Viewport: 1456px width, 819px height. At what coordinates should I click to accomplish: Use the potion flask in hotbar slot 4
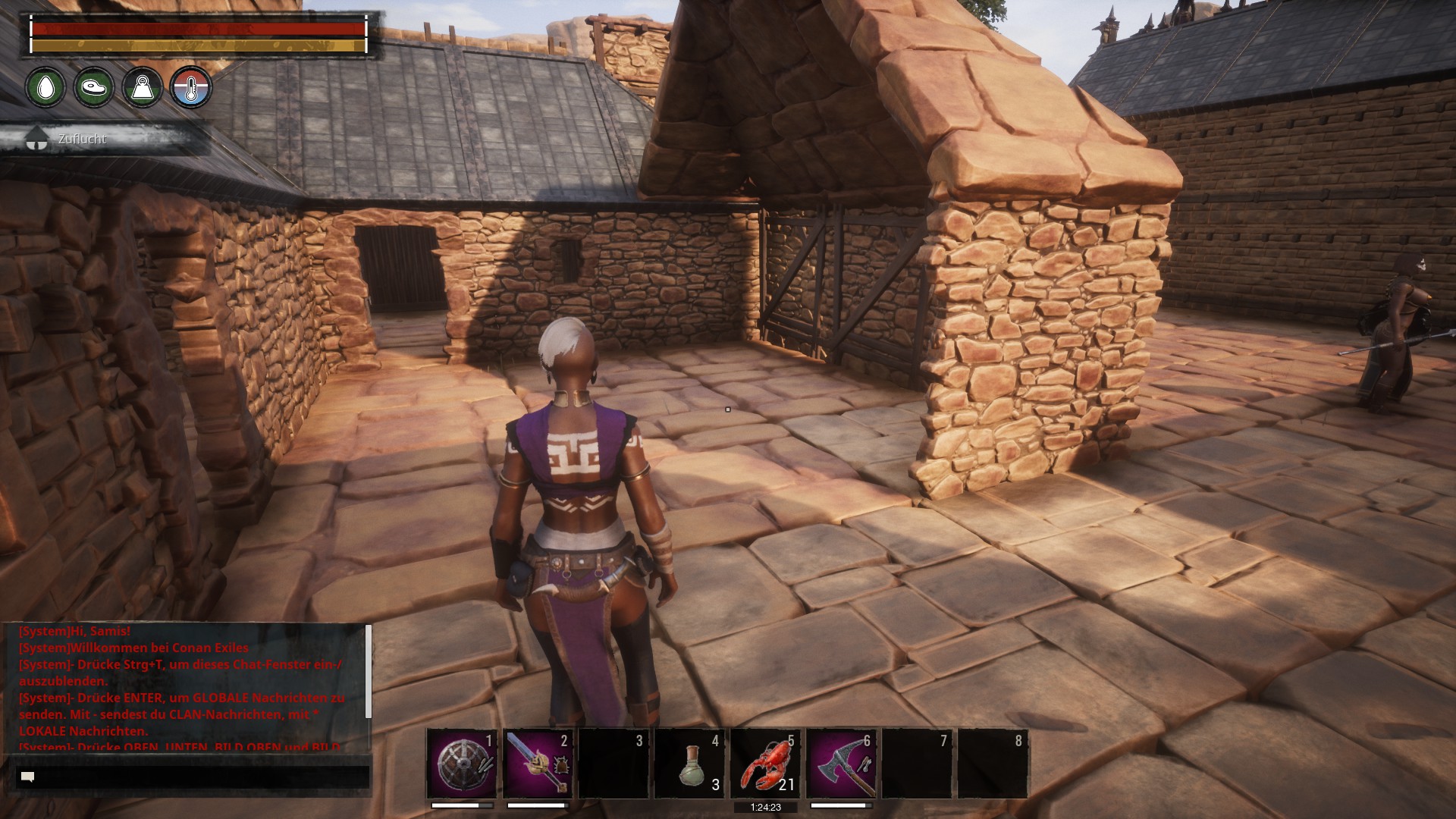click(689, 764)
